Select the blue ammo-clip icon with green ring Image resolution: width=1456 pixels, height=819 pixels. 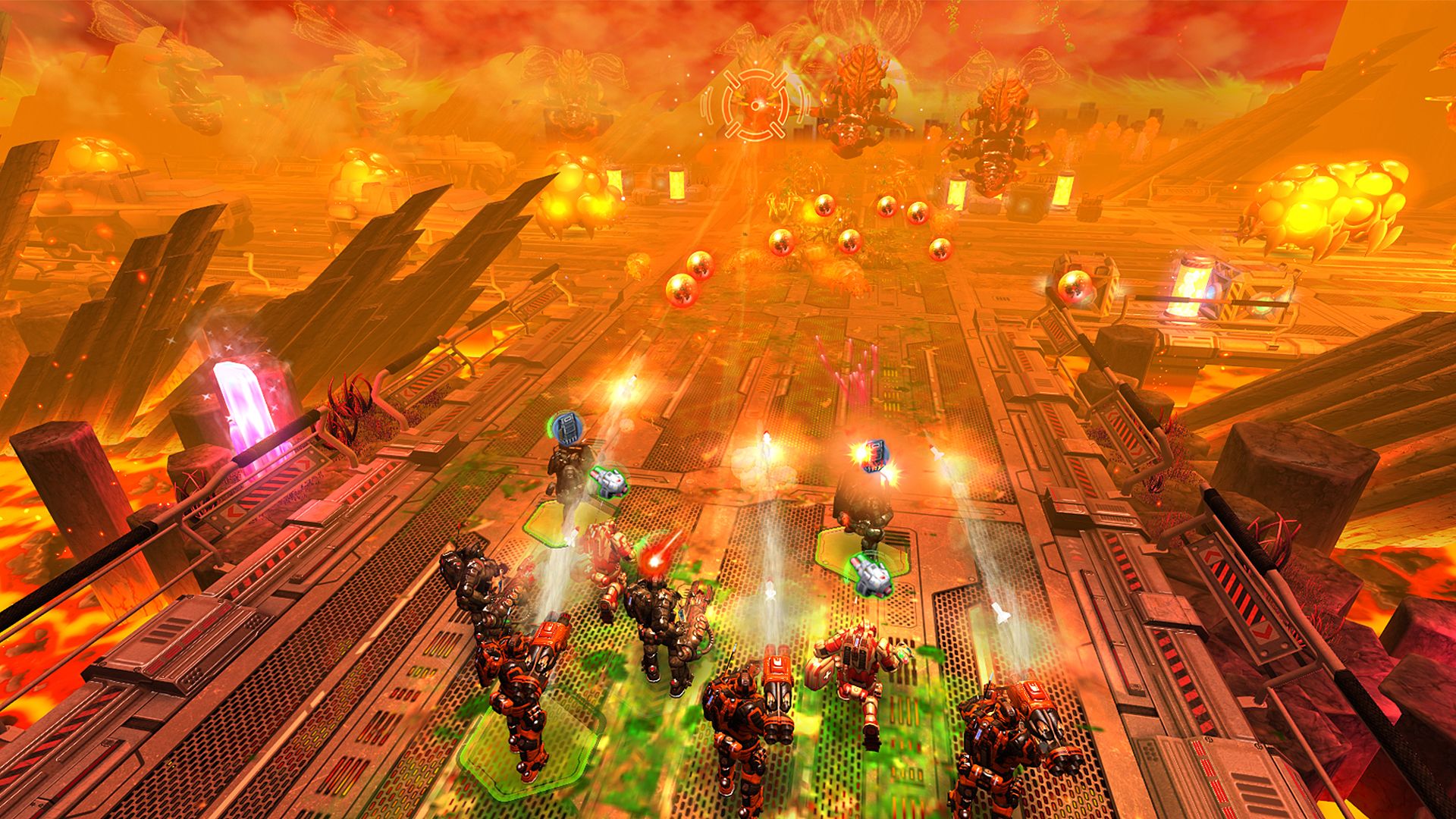point(563,428)
